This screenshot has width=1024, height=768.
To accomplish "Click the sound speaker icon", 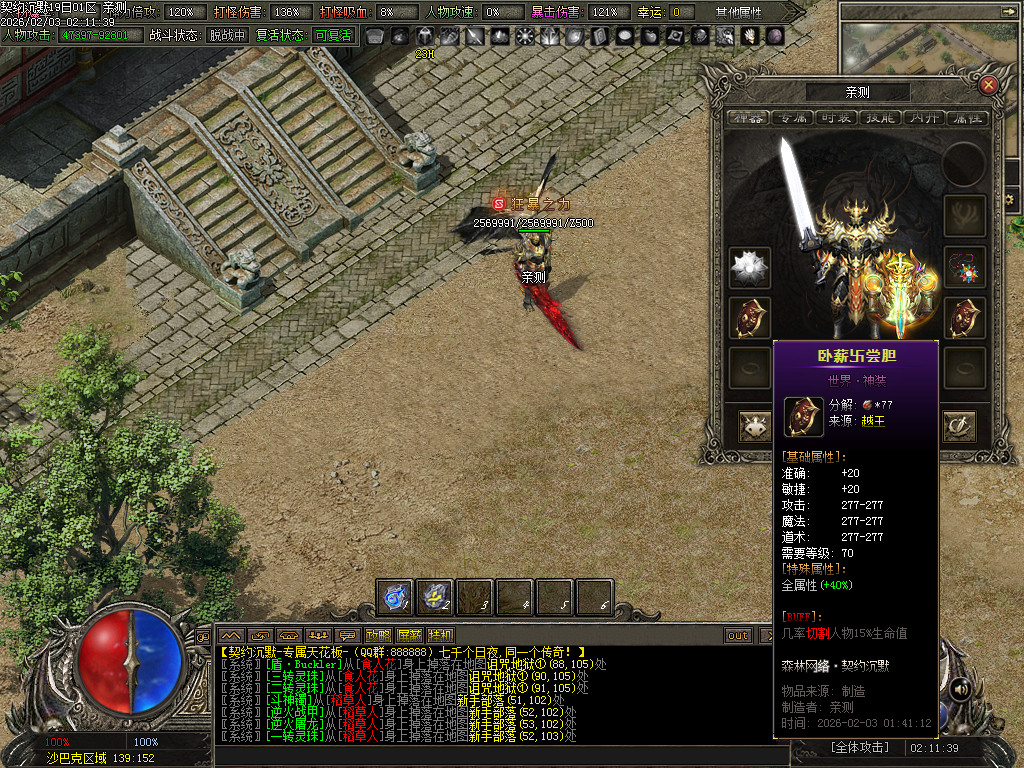I will pos(959,688).
